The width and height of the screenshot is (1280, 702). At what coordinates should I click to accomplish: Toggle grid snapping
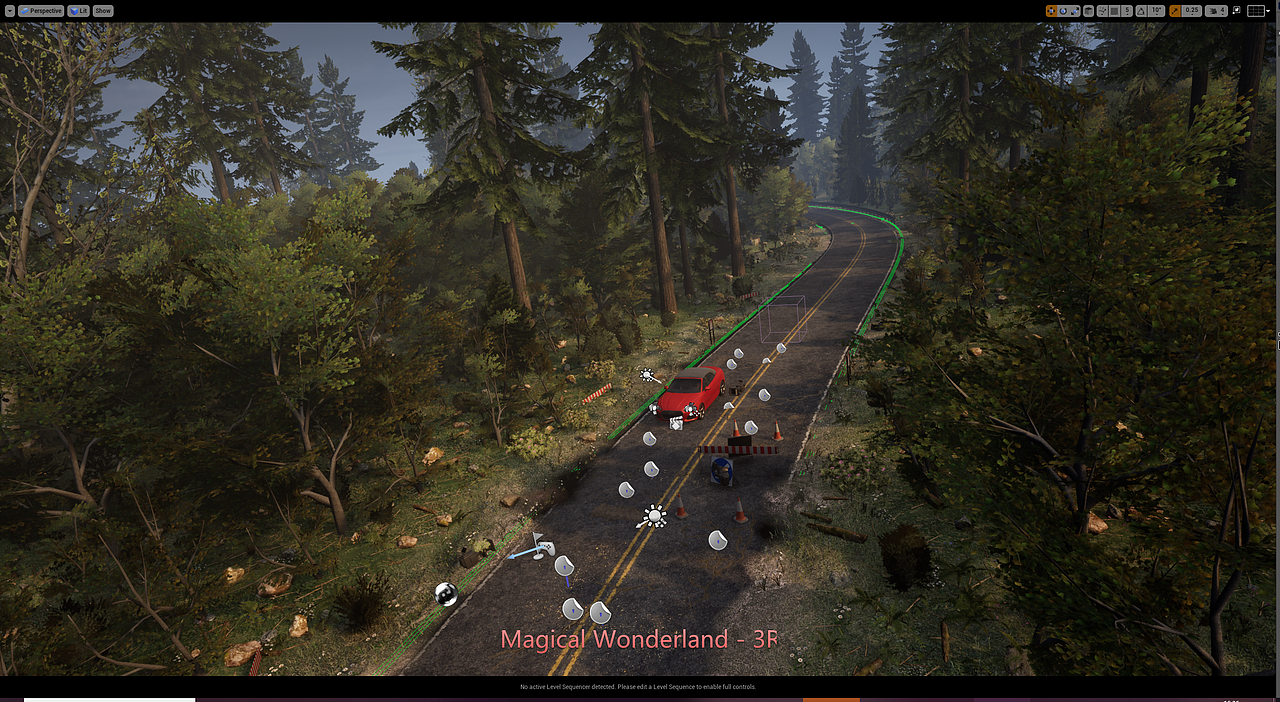tap(1114, 11)
